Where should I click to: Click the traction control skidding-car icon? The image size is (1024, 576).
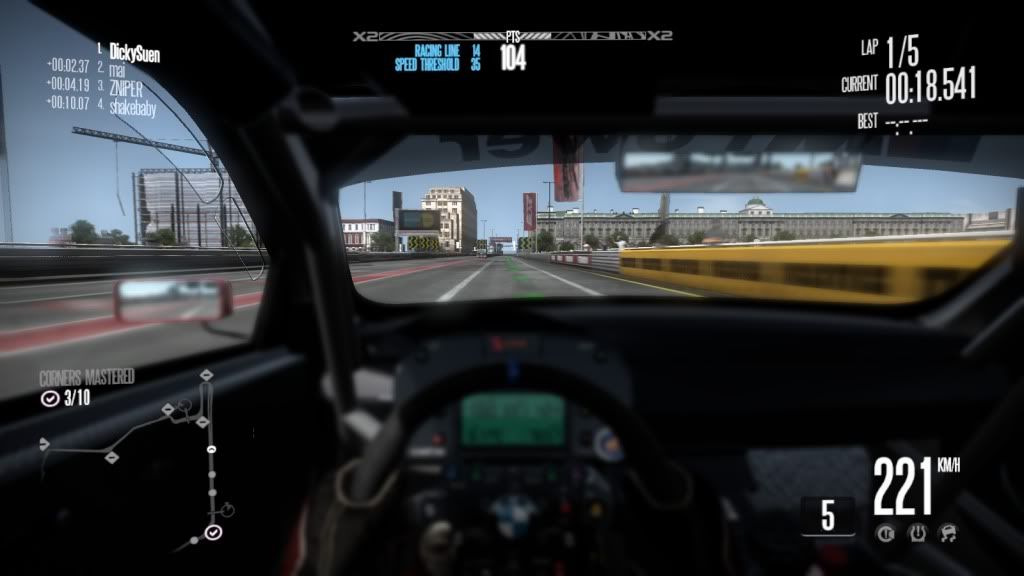coord(947,533)
